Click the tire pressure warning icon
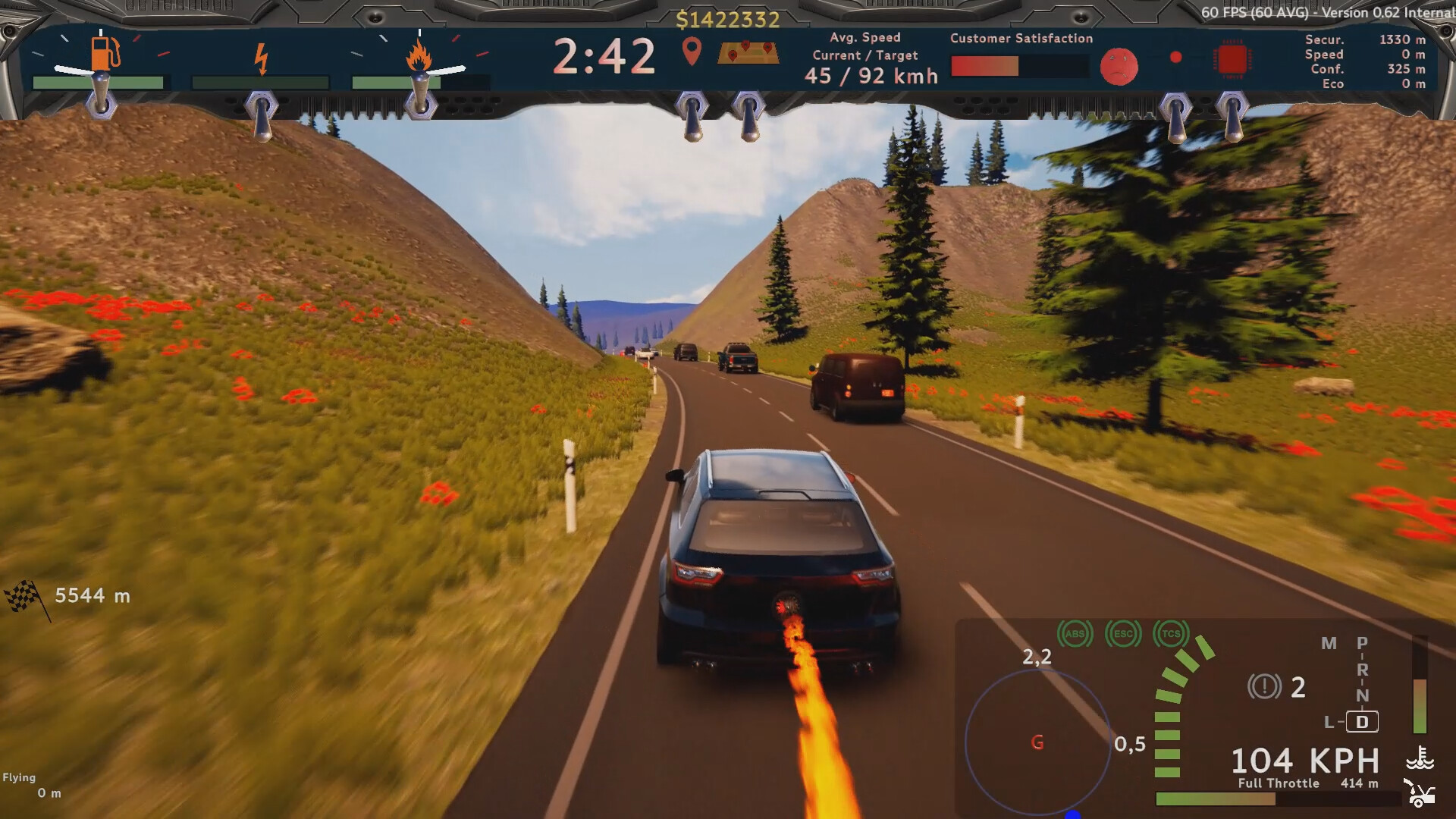The width and height of the screenshot is (1456, 819). [x=1263, y=687]
